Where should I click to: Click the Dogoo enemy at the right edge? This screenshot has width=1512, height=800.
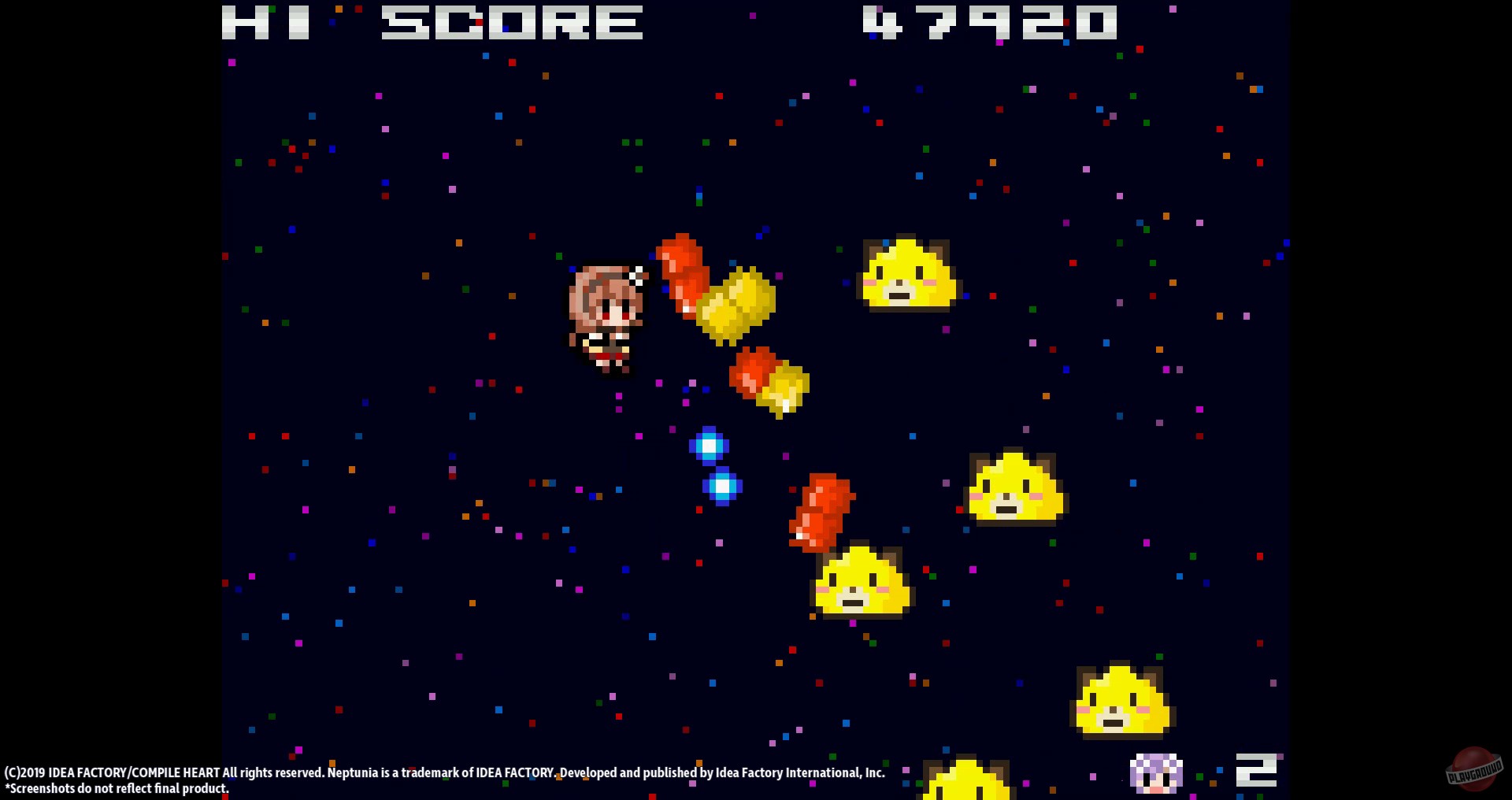[x=1016, y=488]
